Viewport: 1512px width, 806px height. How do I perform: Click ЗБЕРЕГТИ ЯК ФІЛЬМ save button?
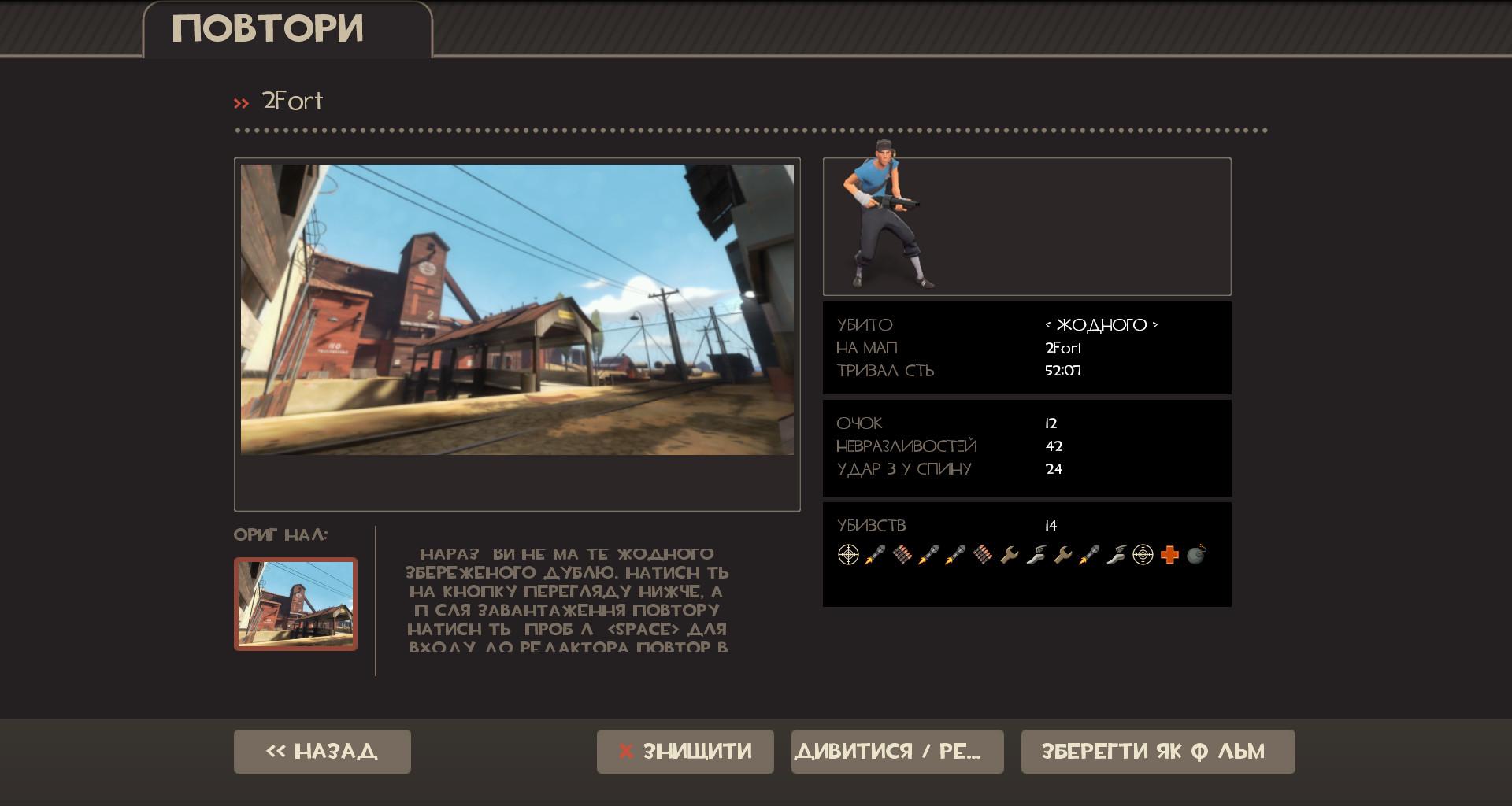click(x=1156, y=751)
